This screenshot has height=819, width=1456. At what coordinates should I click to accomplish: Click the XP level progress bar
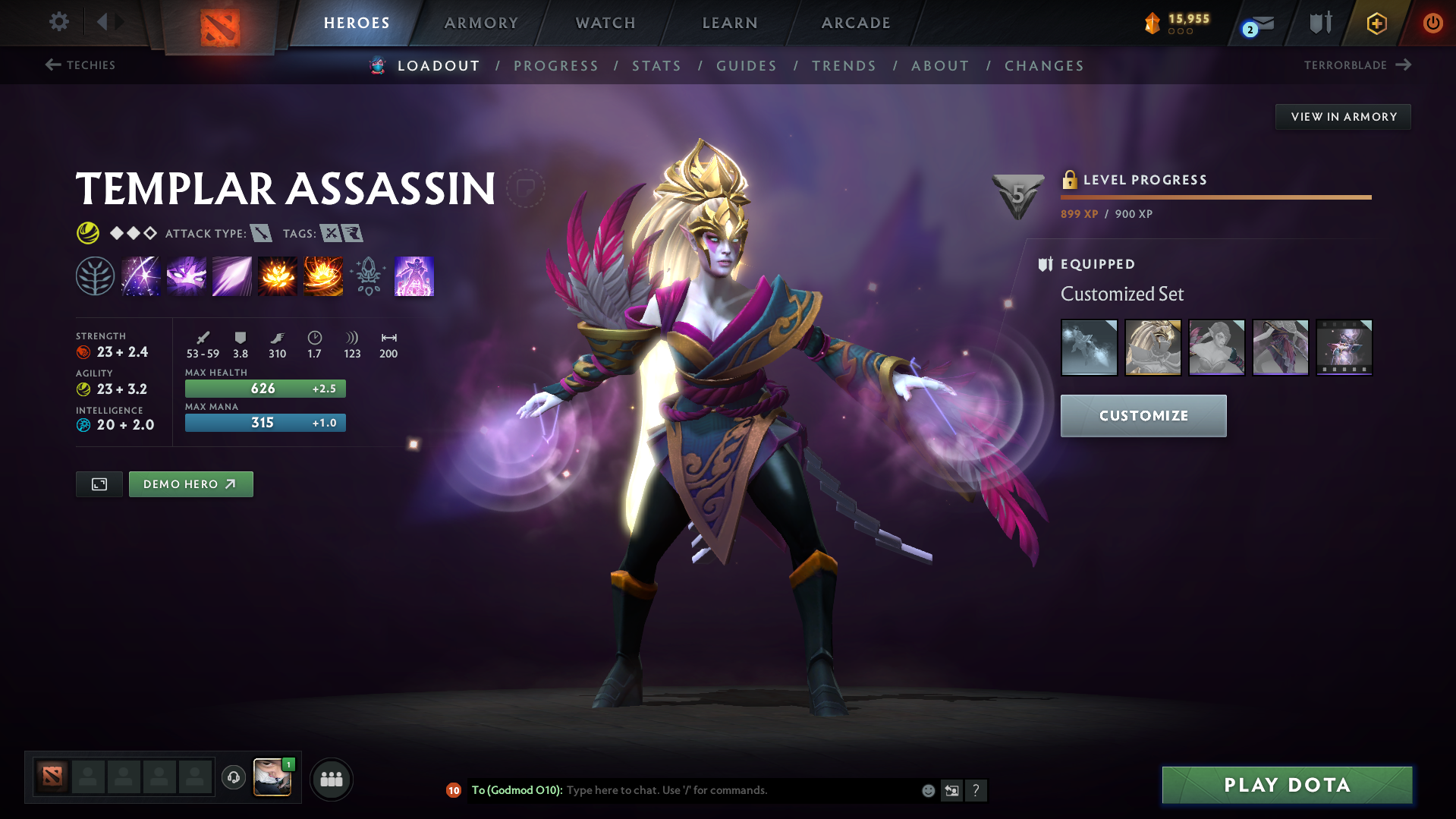(x=1215, y=196)
